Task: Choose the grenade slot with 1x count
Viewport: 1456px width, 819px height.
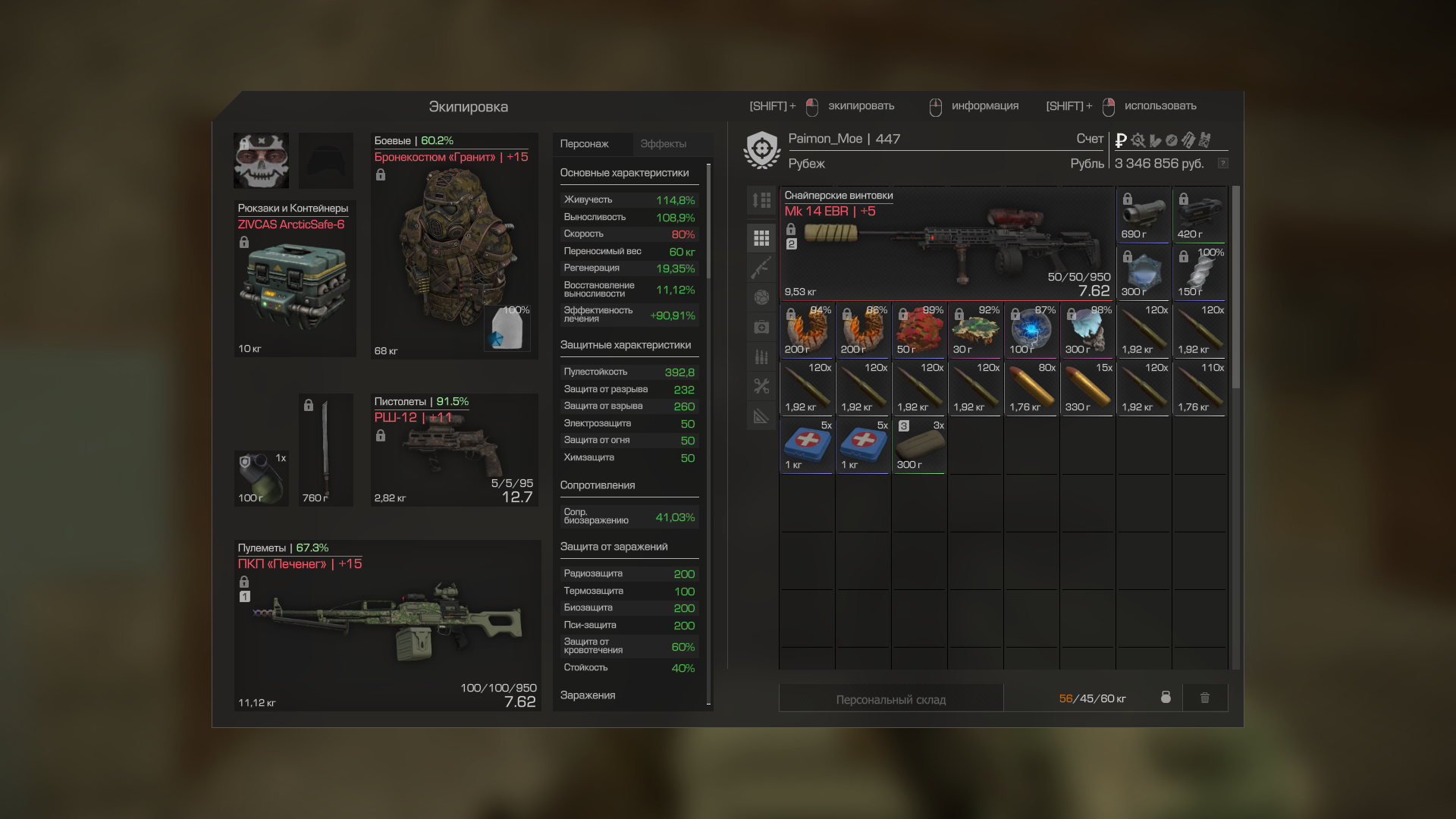Action: (261, 478)
